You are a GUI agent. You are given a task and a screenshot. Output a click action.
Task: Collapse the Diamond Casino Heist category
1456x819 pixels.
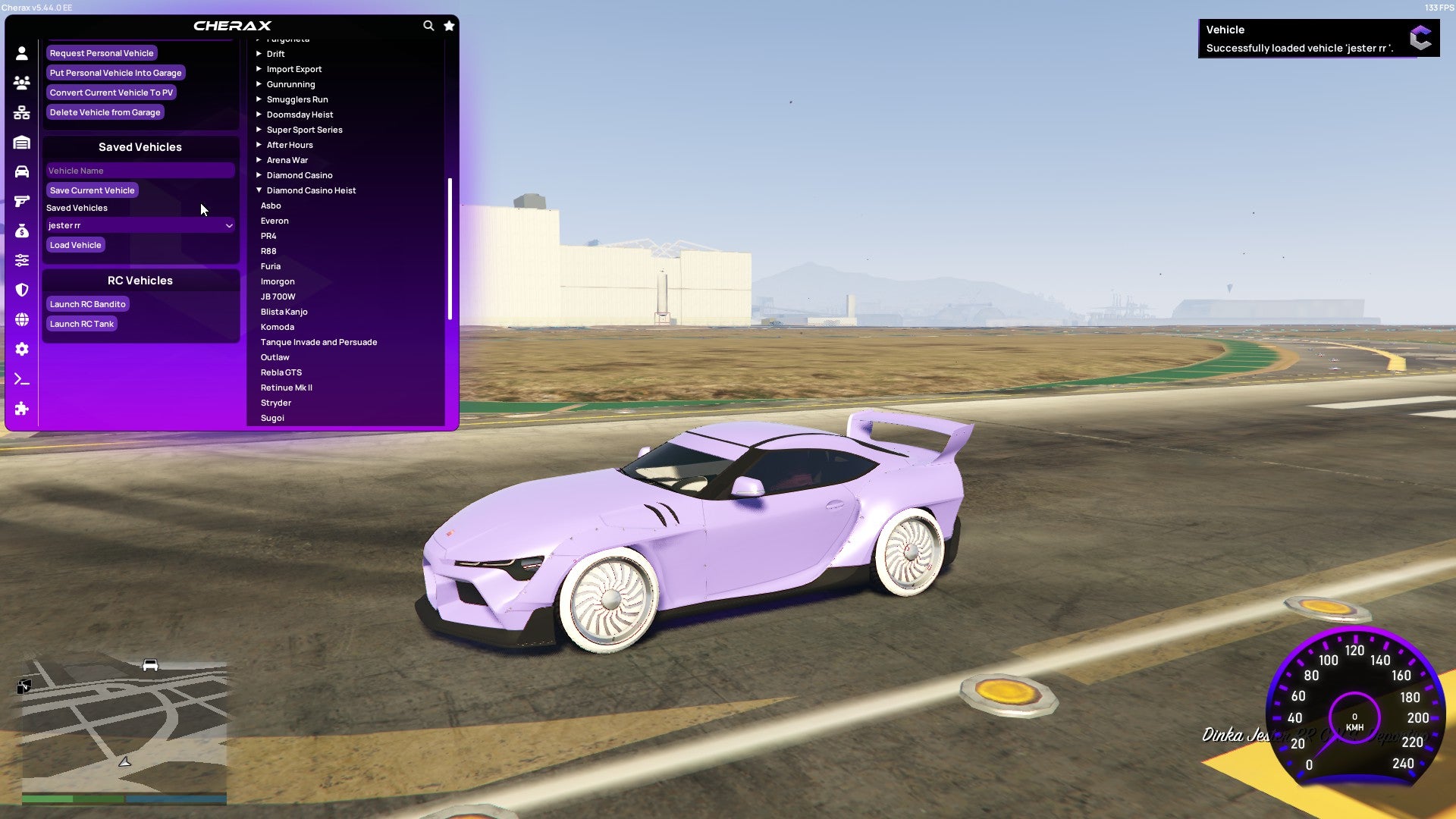click(x=311, y=190)
